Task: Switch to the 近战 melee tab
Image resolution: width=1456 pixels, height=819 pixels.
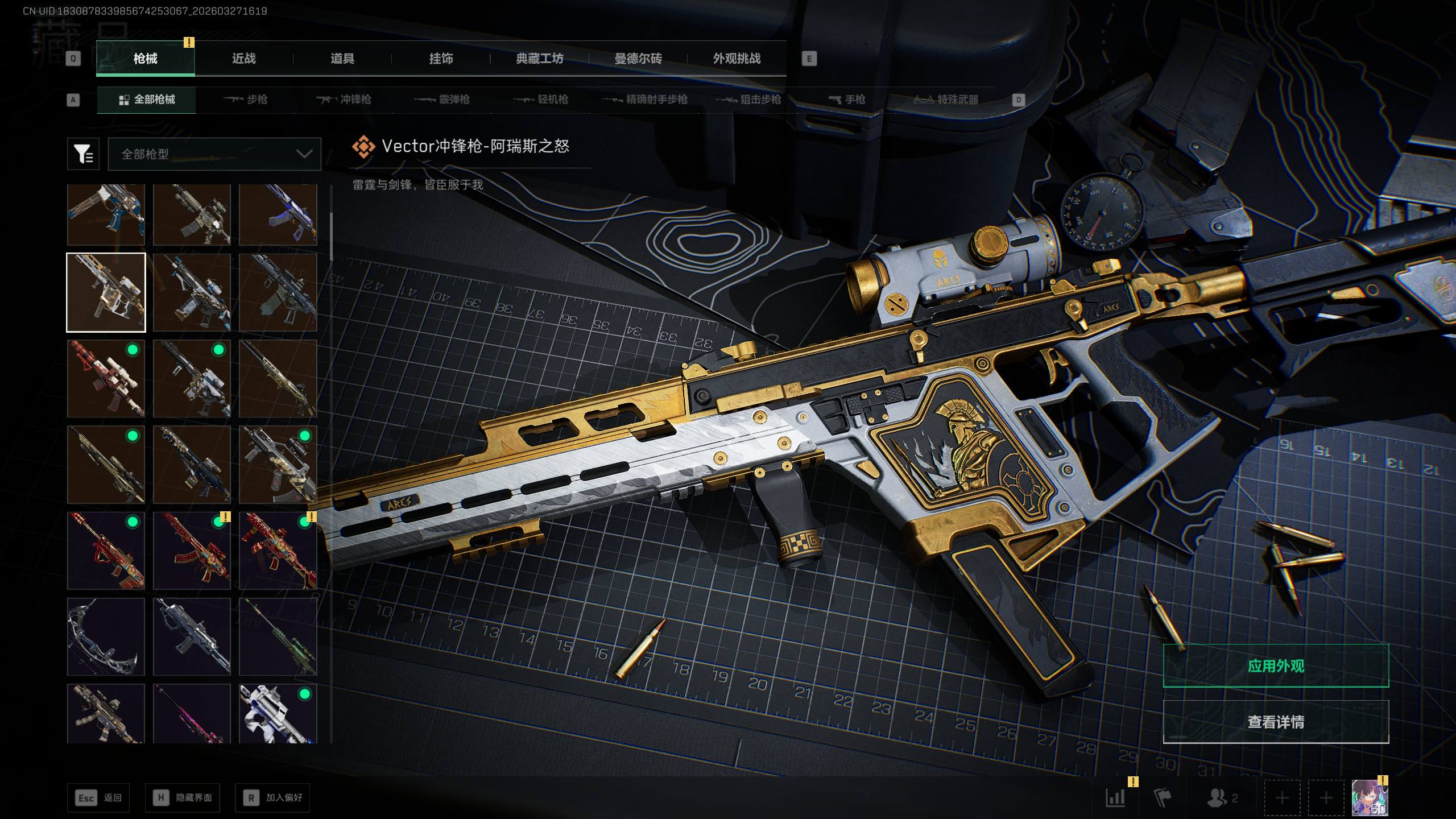Action: pyautogui.click(x=243, y=59)
